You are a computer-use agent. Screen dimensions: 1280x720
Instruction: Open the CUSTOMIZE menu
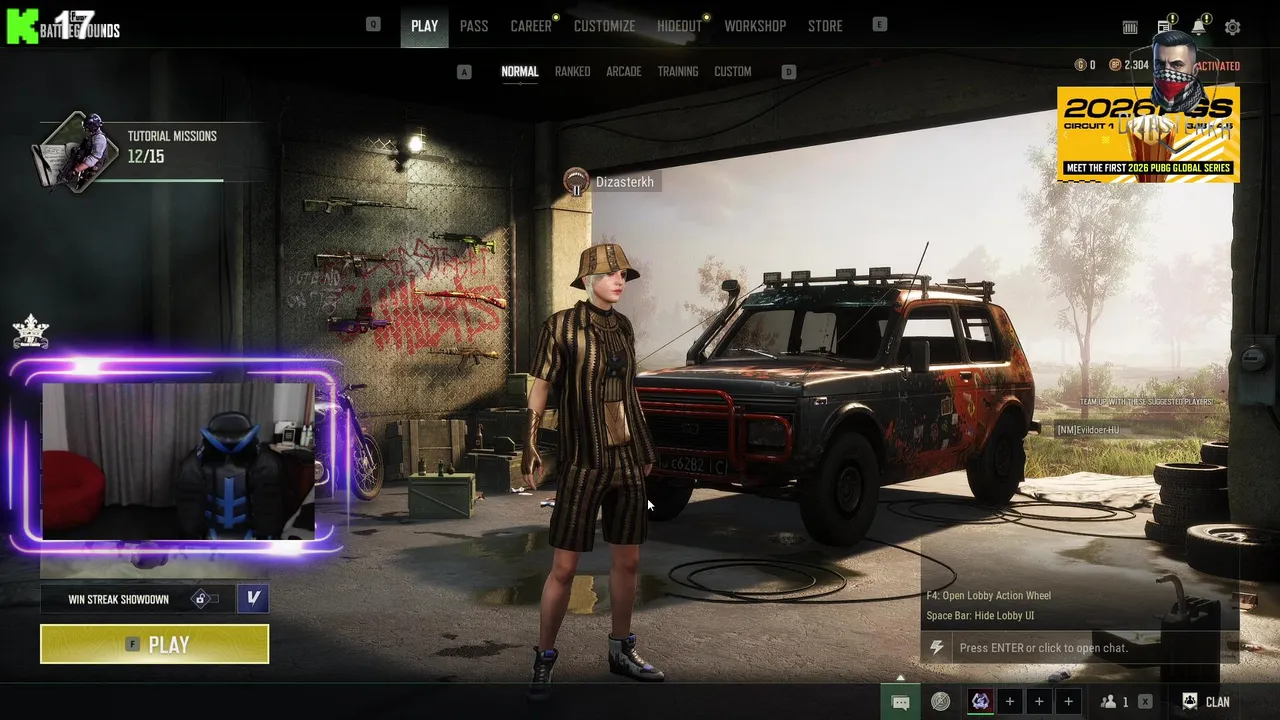tap(604, 26)
